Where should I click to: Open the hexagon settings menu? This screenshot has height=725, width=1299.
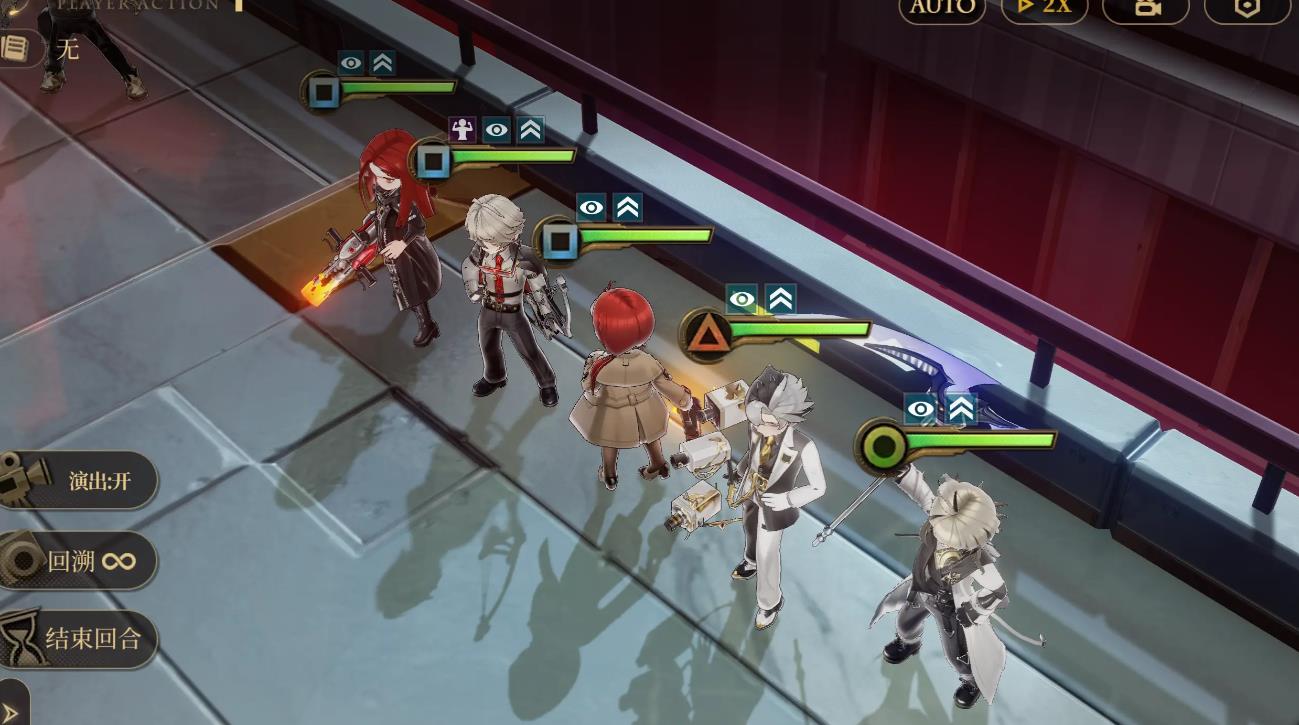click(x=1247, y=8)
